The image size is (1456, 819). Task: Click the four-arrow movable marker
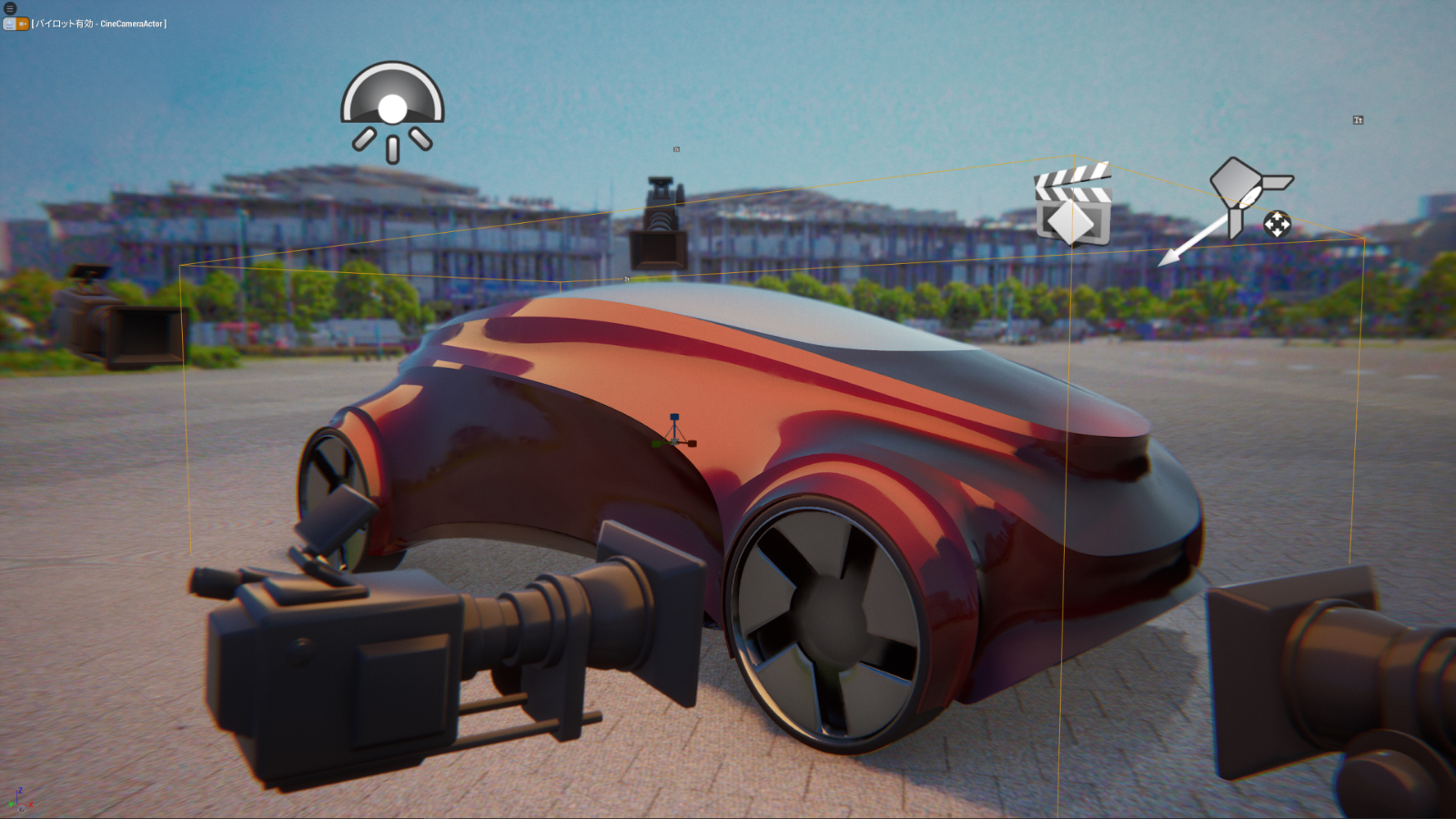pyautogui.click(x=1277, y=224)
